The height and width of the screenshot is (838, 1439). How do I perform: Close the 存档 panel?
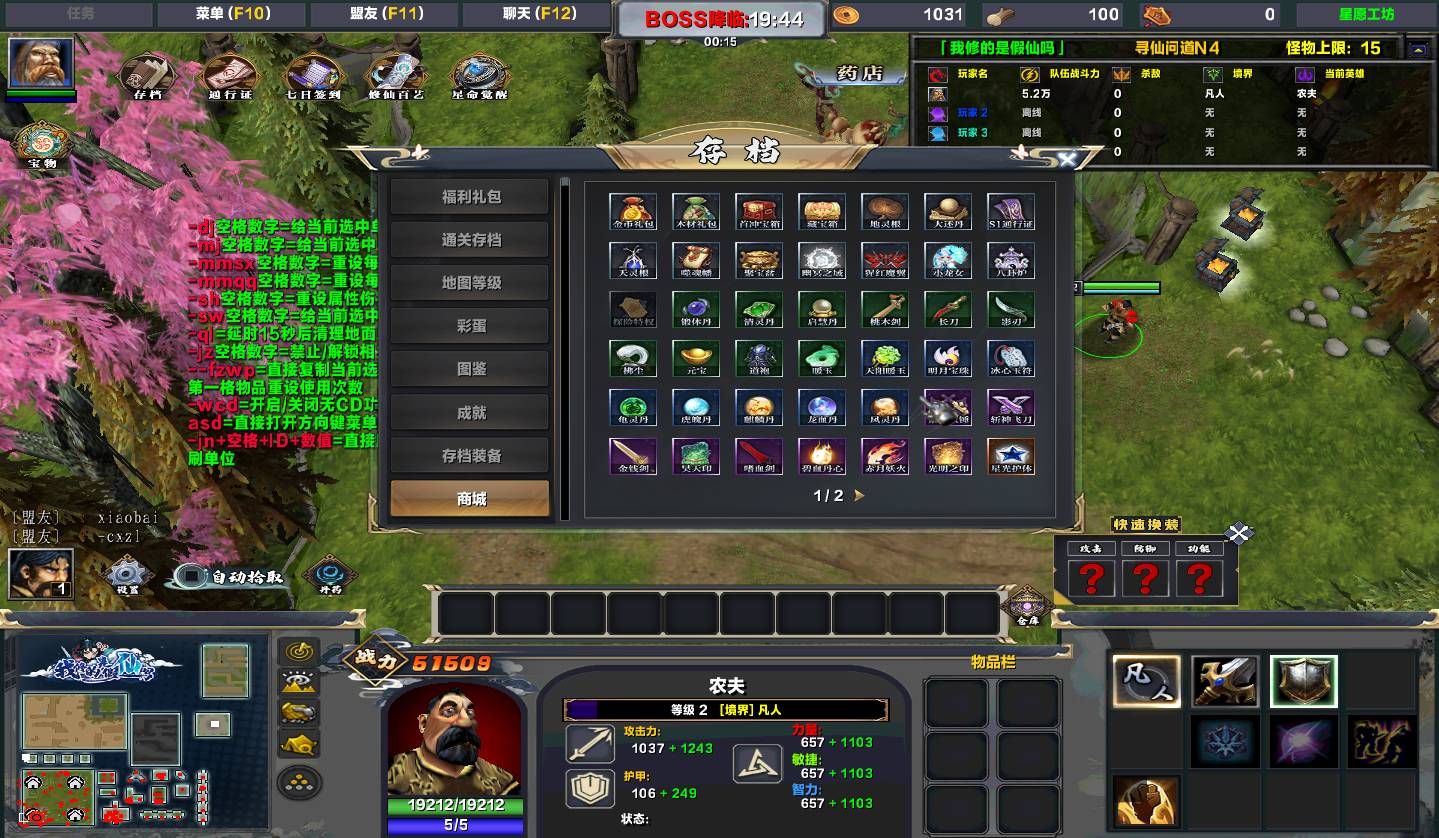(x=1067, y=159)
